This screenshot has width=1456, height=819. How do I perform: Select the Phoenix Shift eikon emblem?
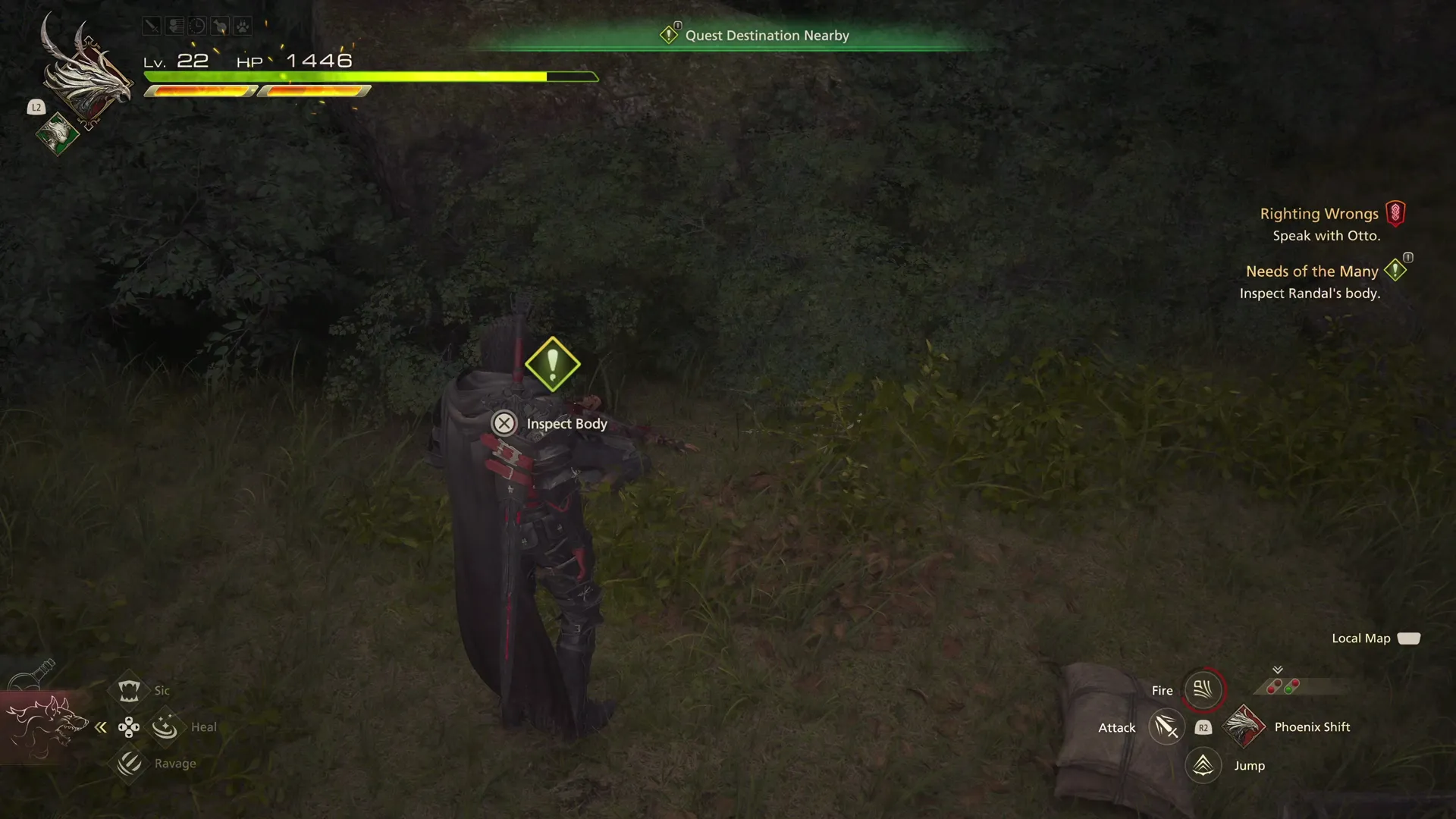1244,727
